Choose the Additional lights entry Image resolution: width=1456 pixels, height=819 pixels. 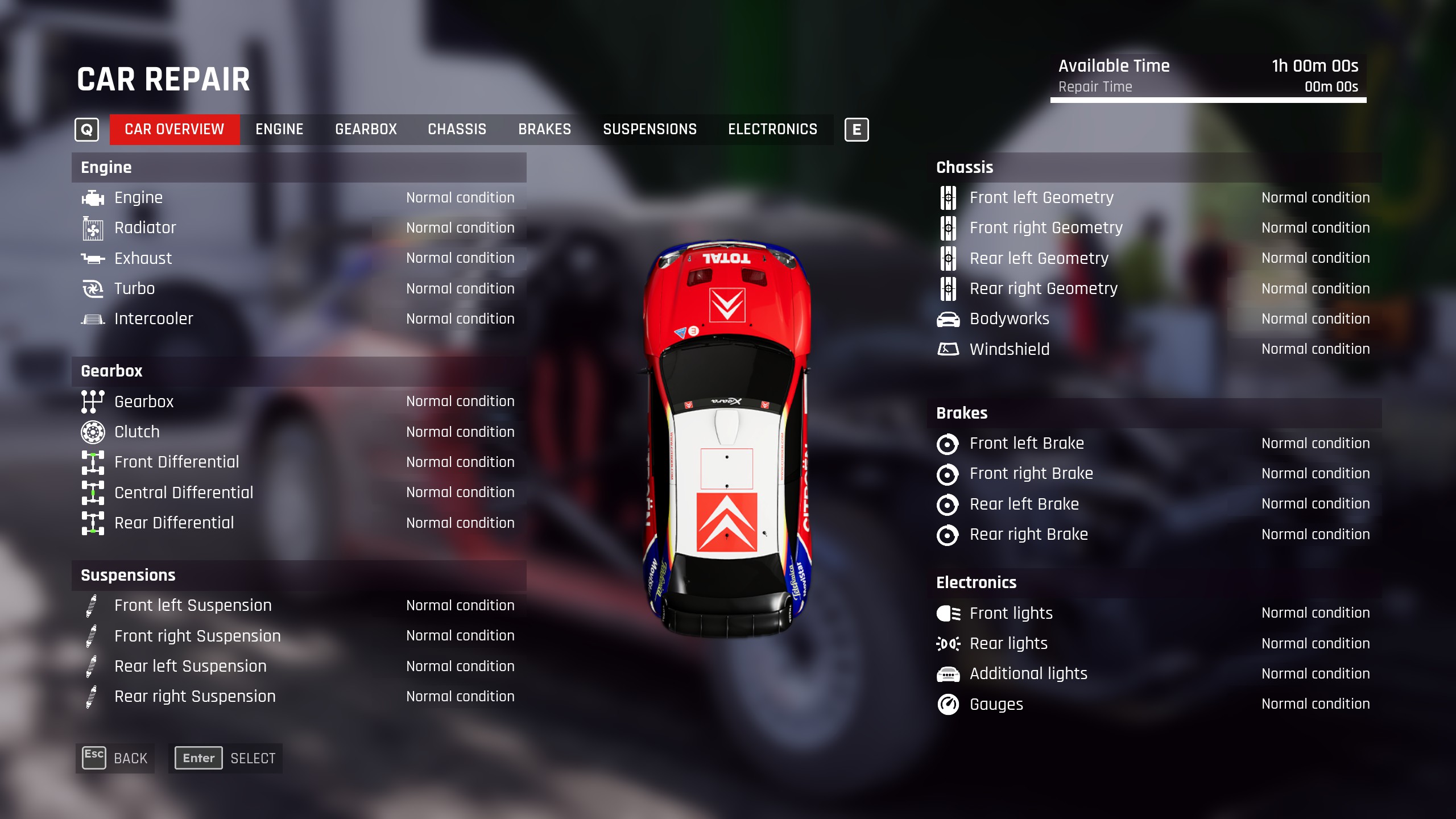click(x=1153, y=674)
